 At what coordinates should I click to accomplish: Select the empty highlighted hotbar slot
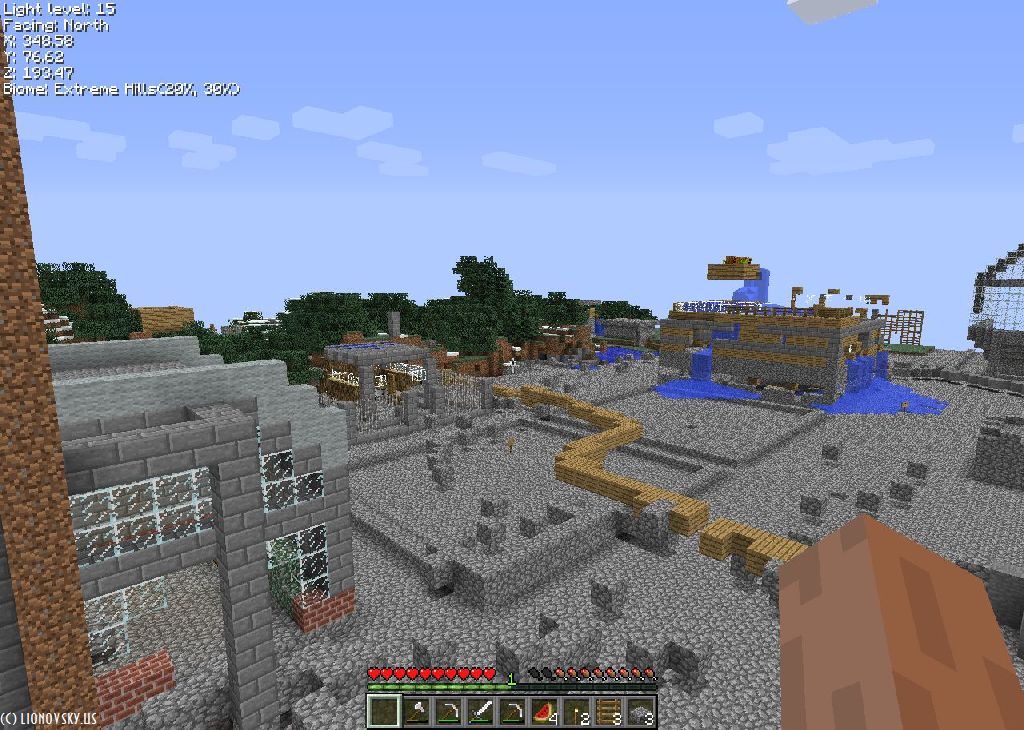coord(383,711)
